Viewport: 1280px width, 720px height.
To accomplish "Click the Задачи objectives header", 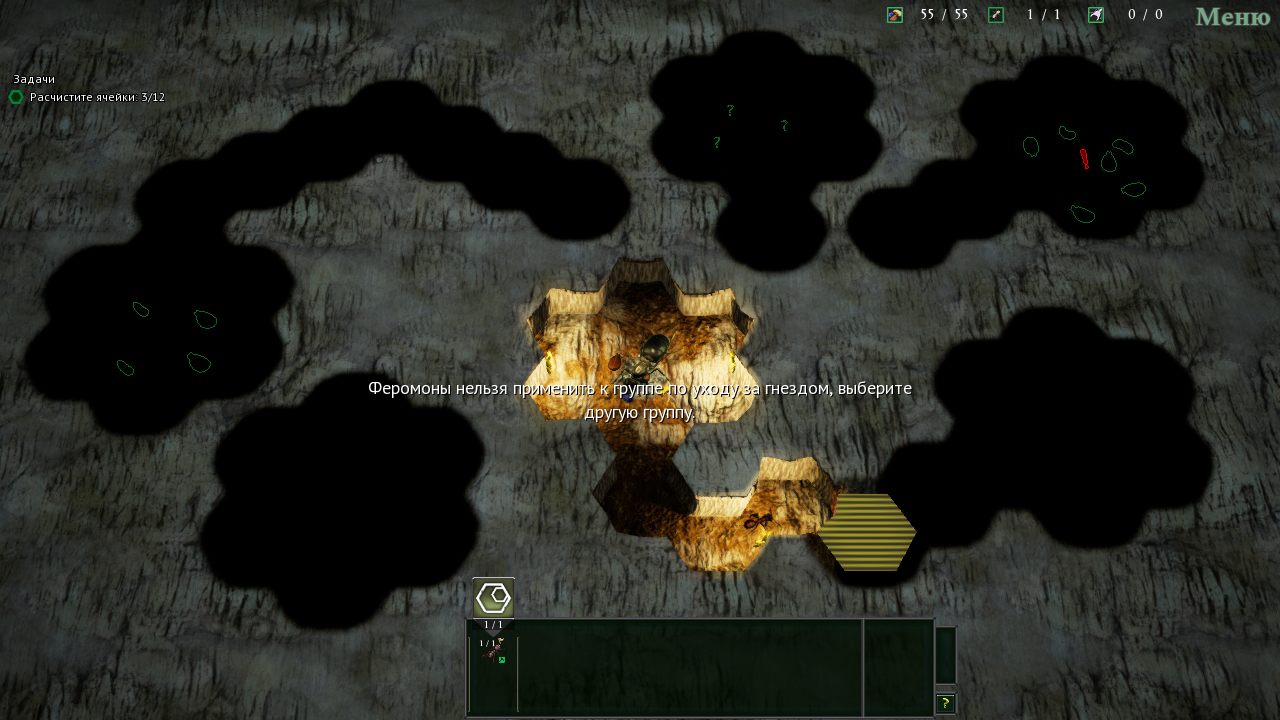I will (x=33, y=79).
